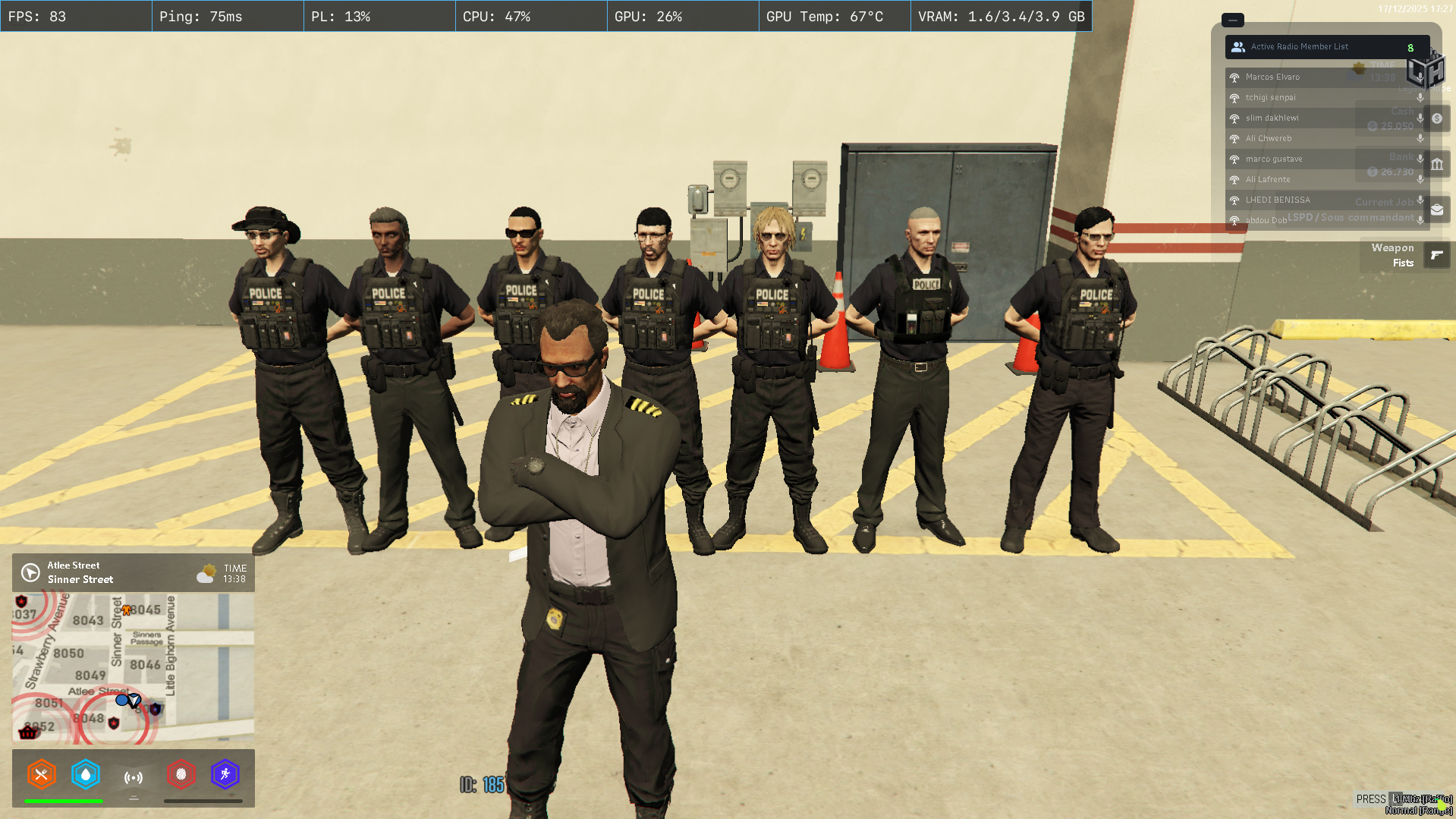The height and width of the screenshot is (819, 1456).
Task: Open the Current Job briefcase icon
Action: point(1436,209)
